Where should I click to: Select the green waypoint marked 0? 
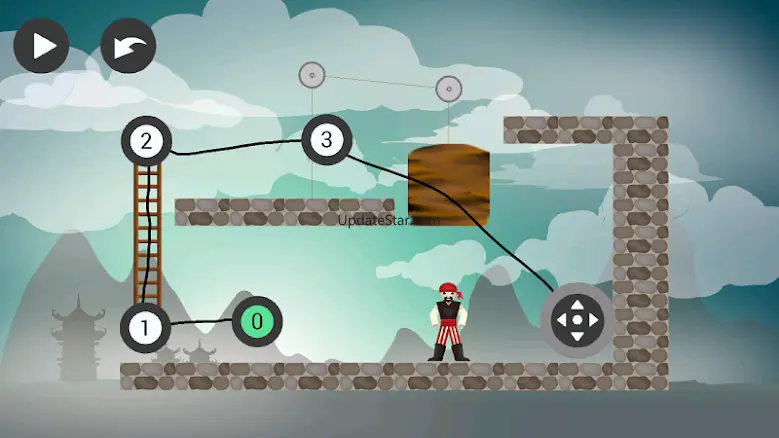click(x=257, y=322)
